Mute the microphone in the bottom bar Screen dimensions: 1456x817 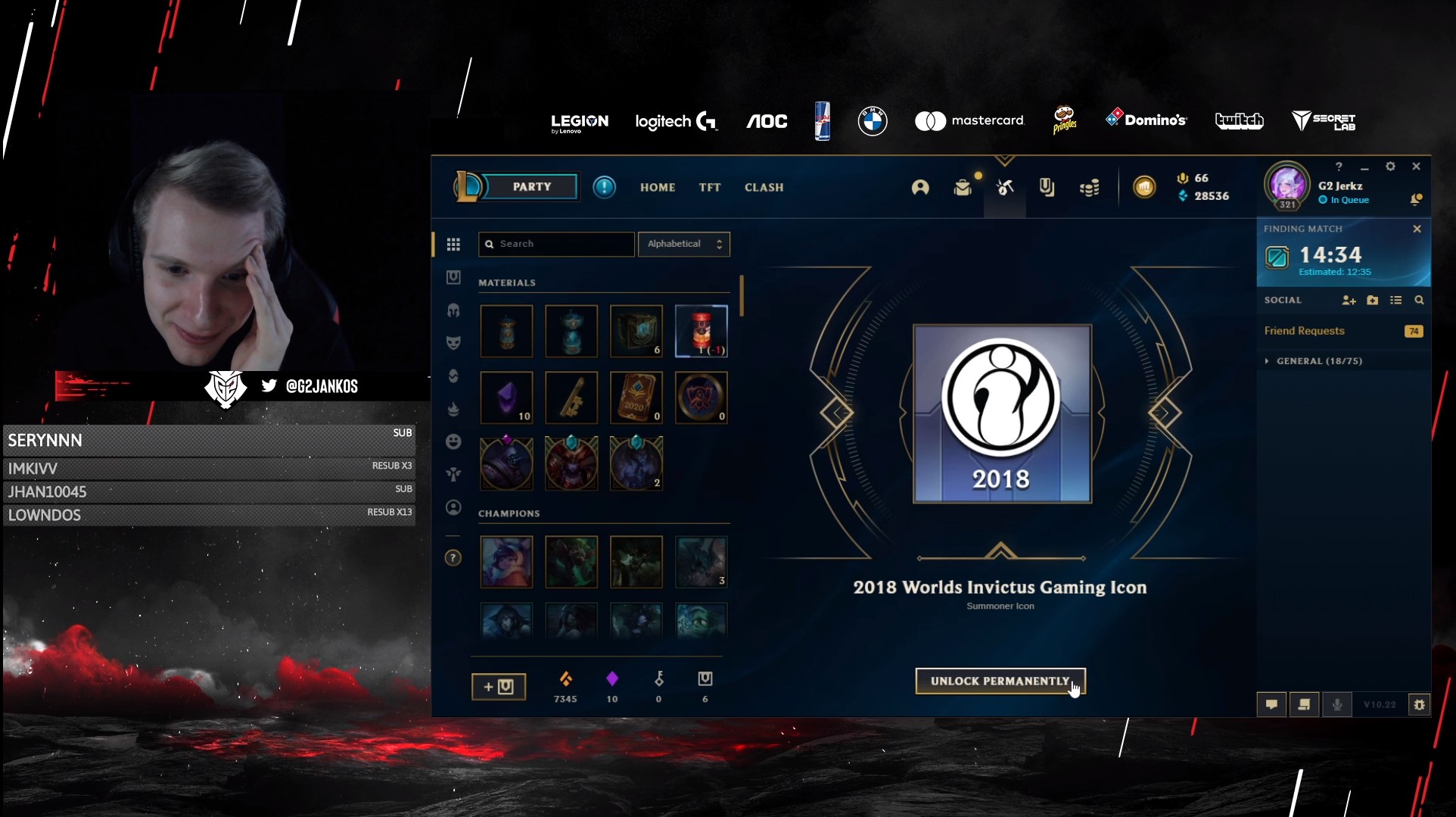[1336, 704]
